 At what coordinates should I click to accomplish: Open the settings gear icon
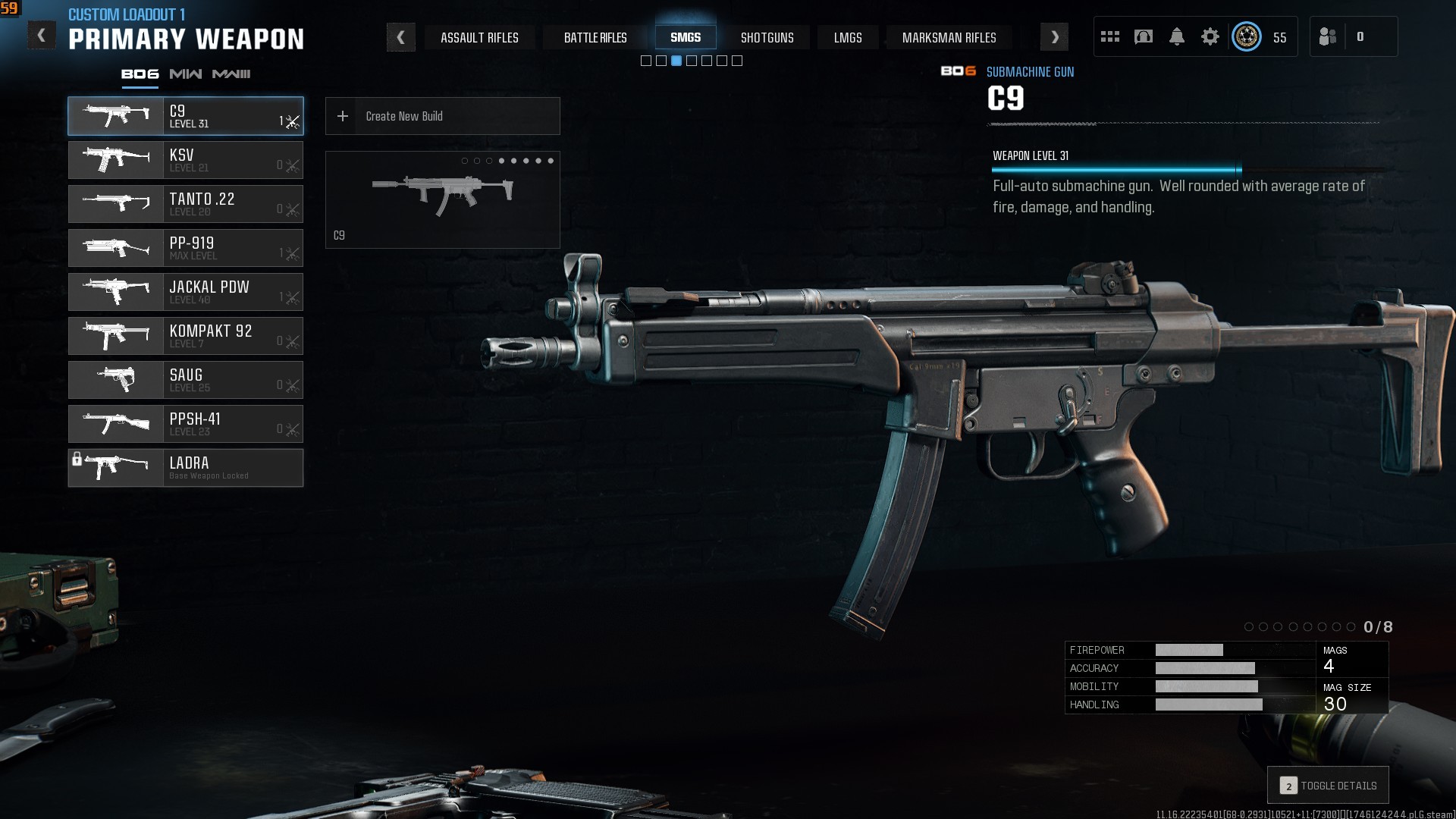[1210, 36]
